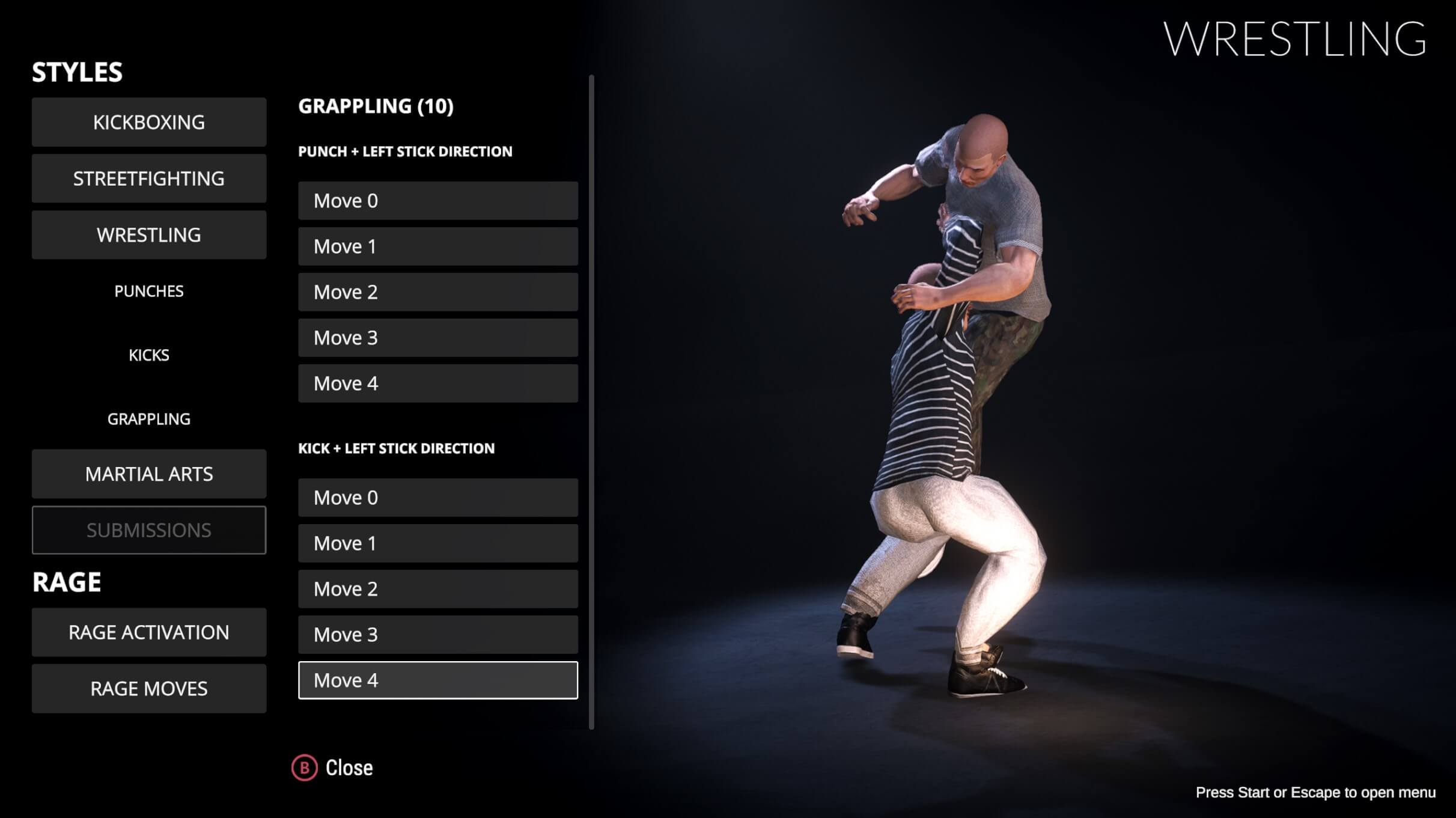Screen dimensions: 1456x818
Task: Select Move 1 in the kick grappling list
Action: [437, 543]
